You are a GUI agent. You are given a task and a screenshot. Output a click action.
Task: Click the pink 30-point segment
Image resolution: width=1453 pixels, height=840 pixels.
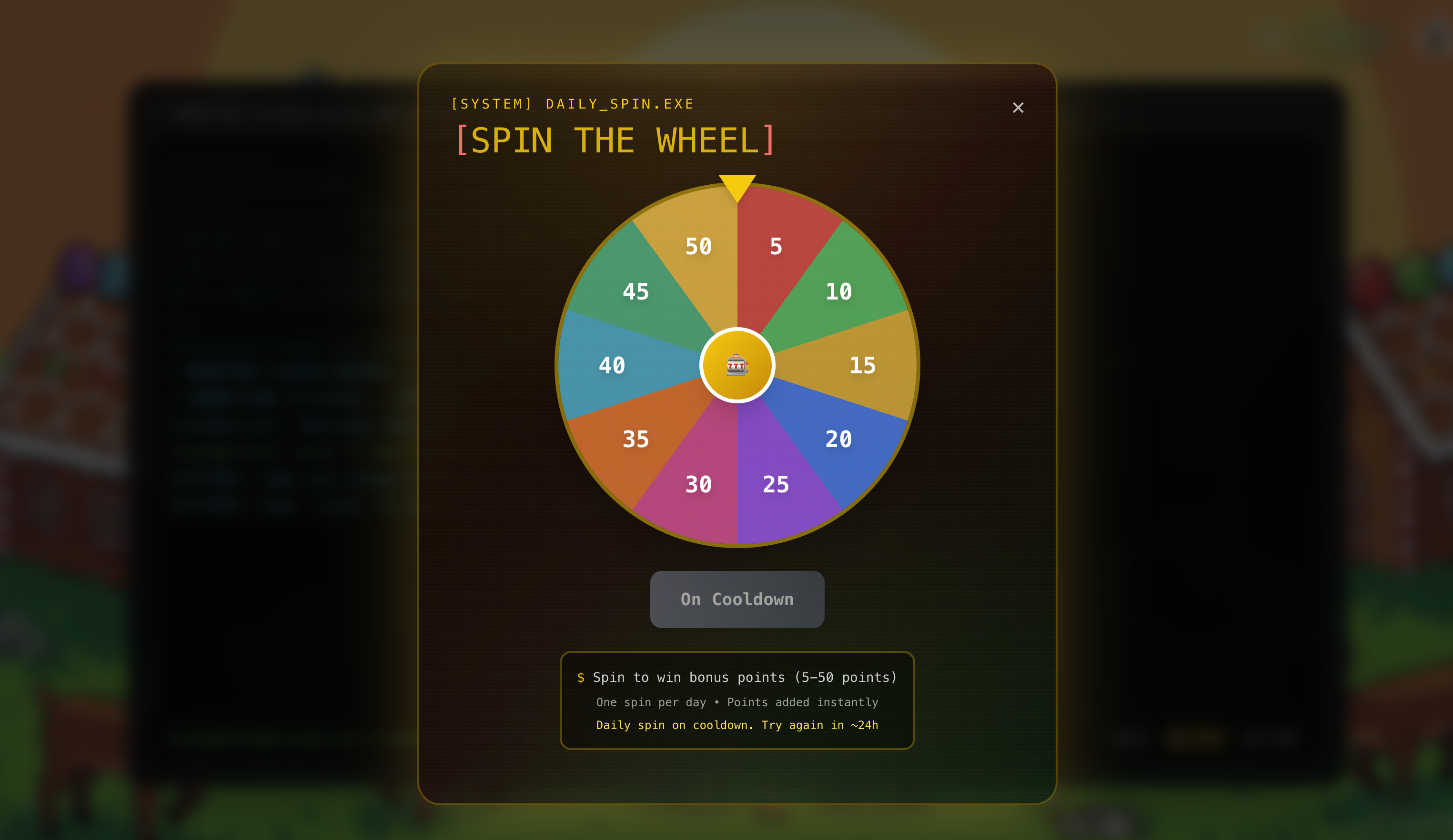(x=698, y=484)
